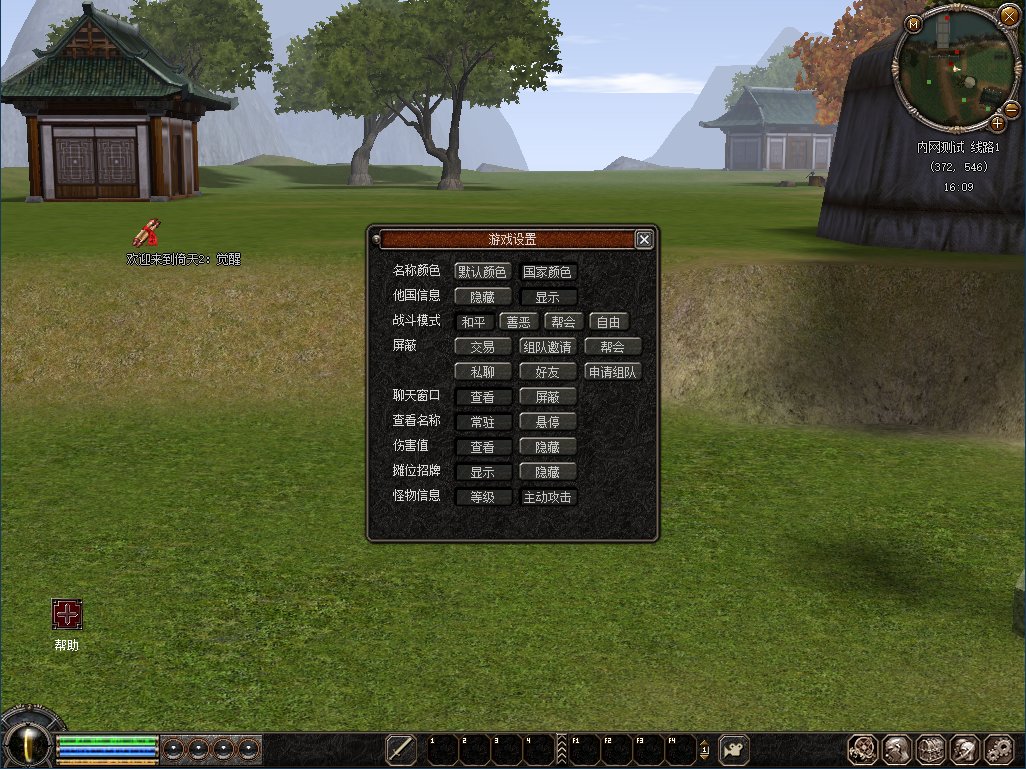Switch combat mode to 和平
The width and height of the screenshot is (1026, 769).
tap(473, 322)
